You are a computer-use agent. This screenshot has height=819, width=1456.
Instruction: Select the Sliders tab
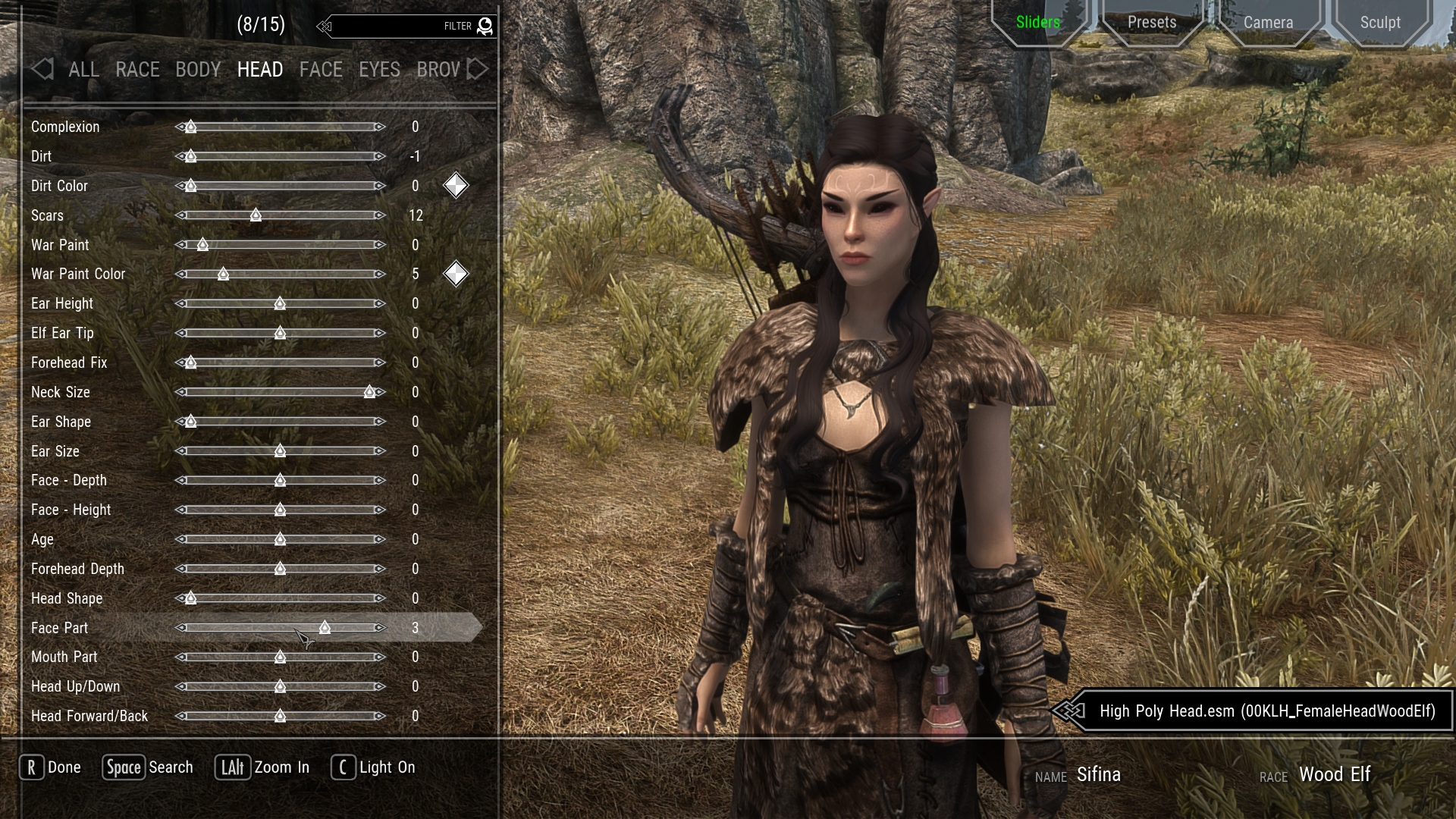[x=1037, y=23]
